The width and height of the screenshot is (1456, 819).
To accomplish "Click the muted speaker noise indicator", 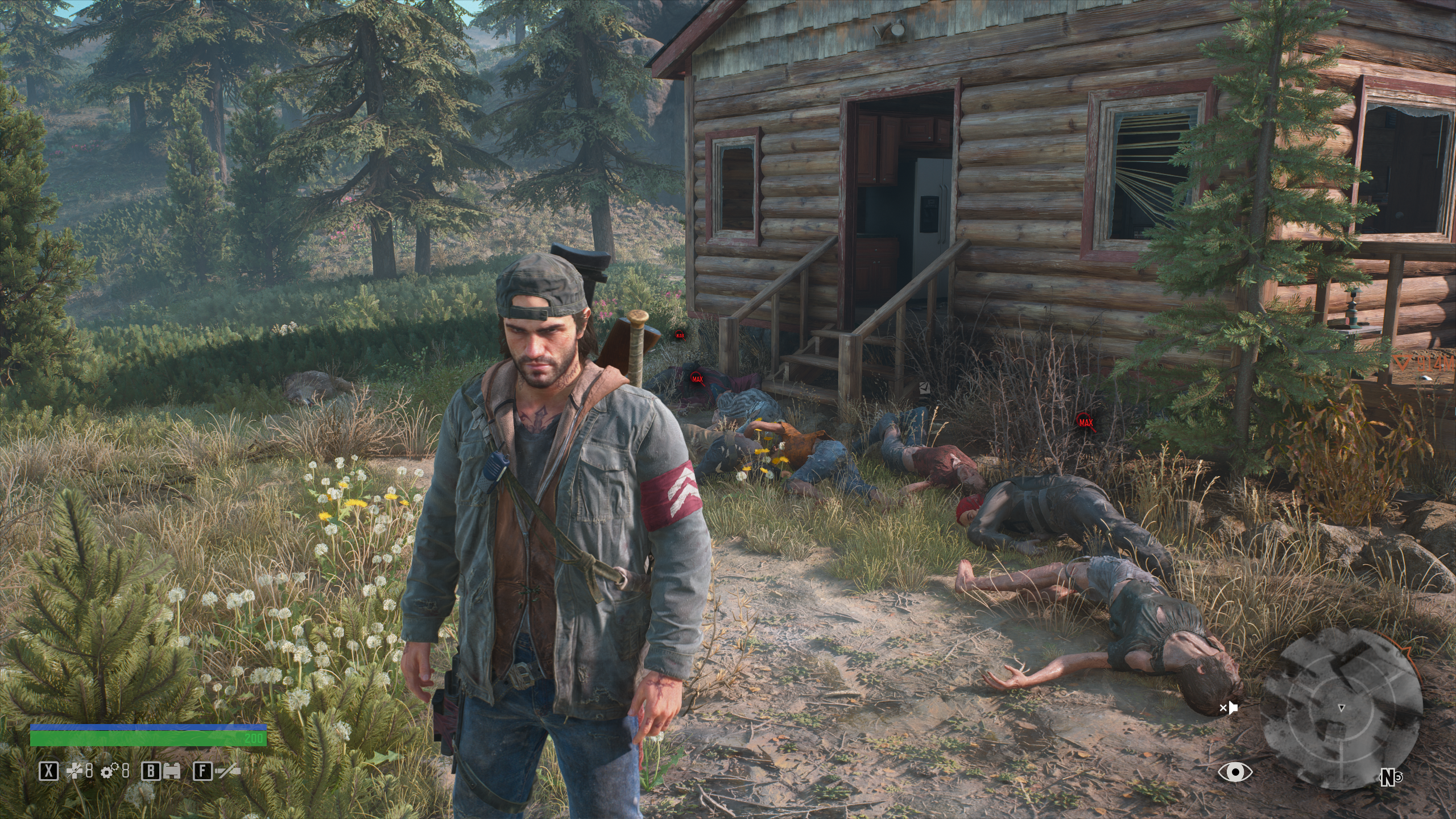I will click(1229, 708).
